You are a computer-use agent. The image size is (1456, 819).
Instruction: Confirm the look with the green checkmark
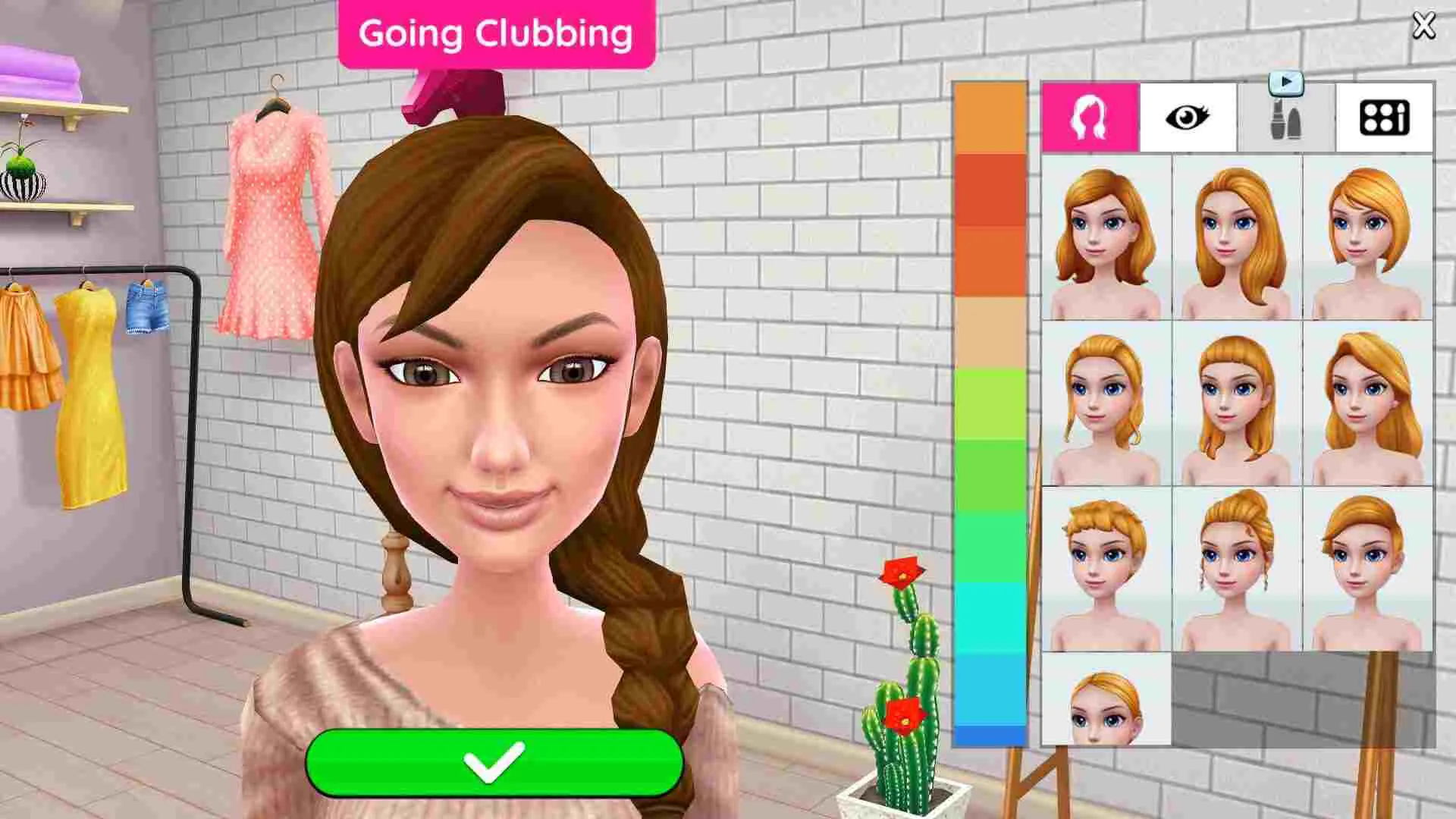tap(497, 762)
